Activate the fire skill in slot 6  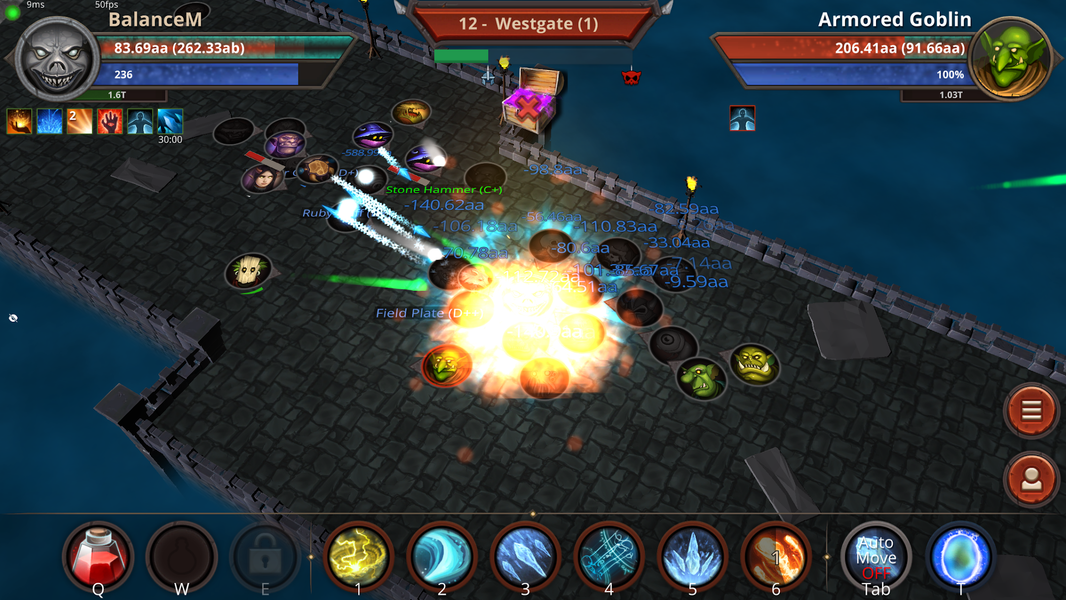click(x=776, y=556)
